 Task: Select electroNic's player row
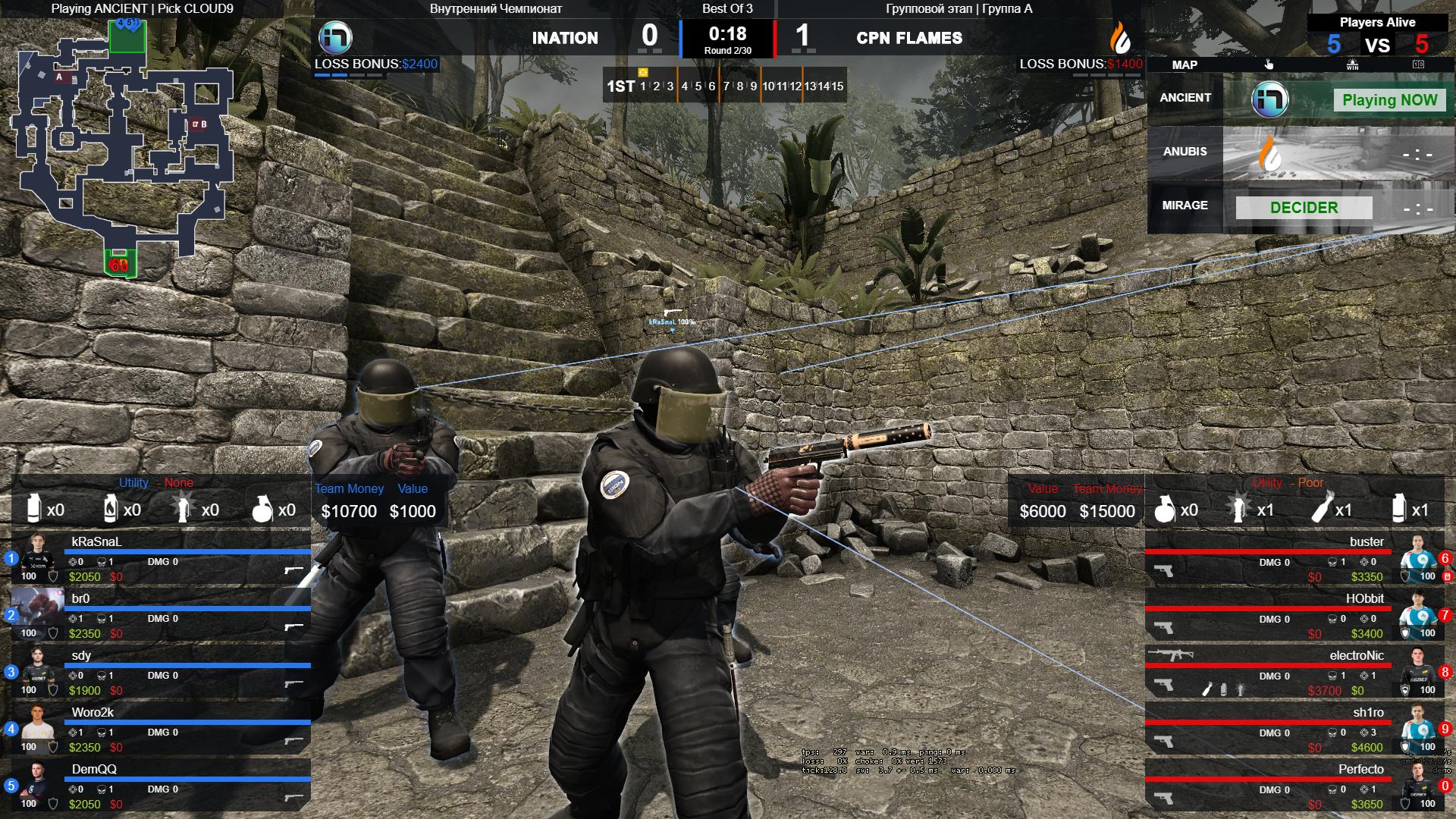[x=1295, y=673]
